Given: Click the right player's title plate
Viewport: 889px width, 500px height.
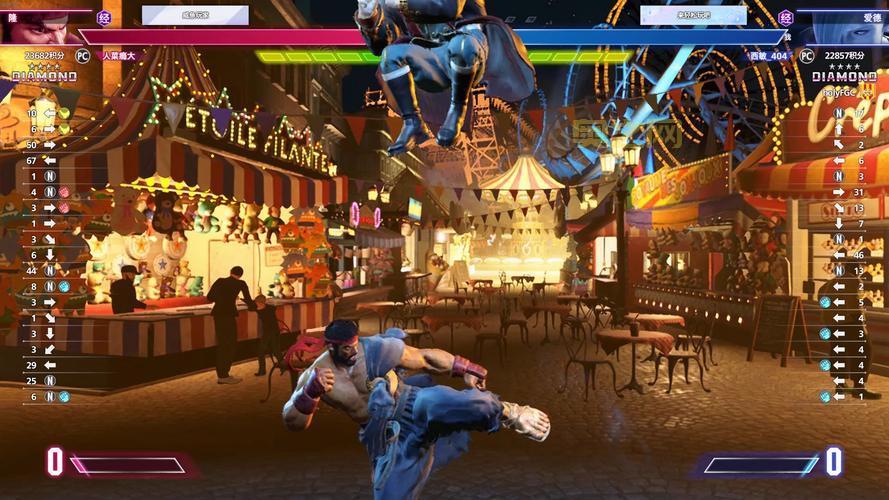Looking at the screenshot, I should click(693, 15).
